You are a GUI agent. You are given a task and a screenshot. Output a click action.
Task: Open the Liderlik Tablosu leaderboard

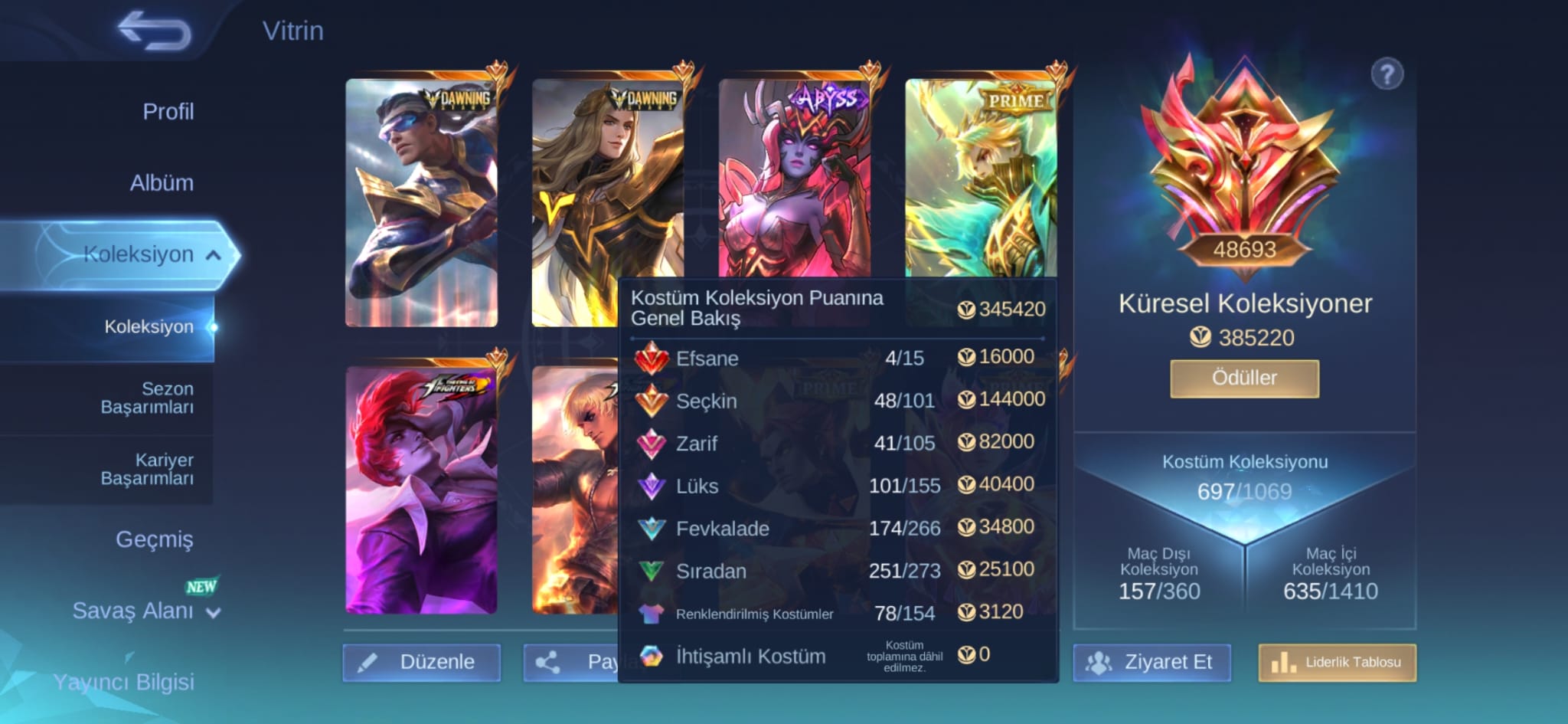(1338, 662)
